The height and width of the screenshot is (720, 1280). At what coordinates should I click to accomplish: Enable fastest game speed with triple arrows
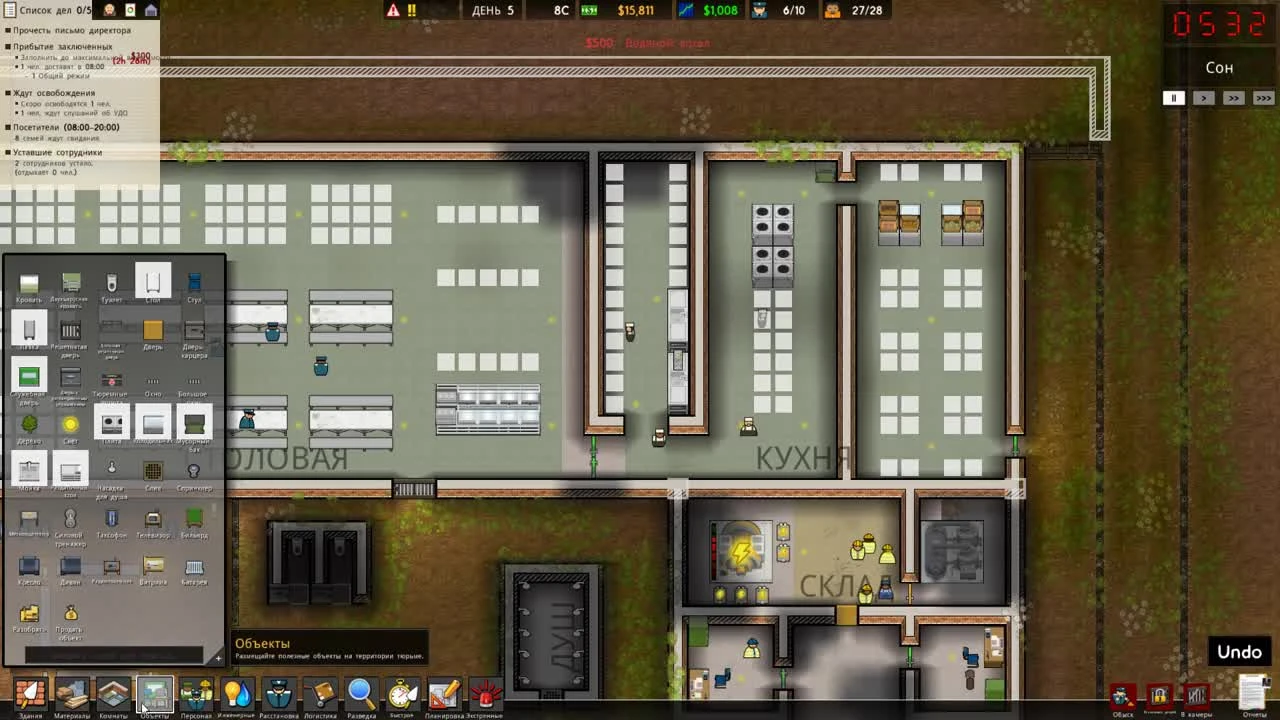point(1263,98)
